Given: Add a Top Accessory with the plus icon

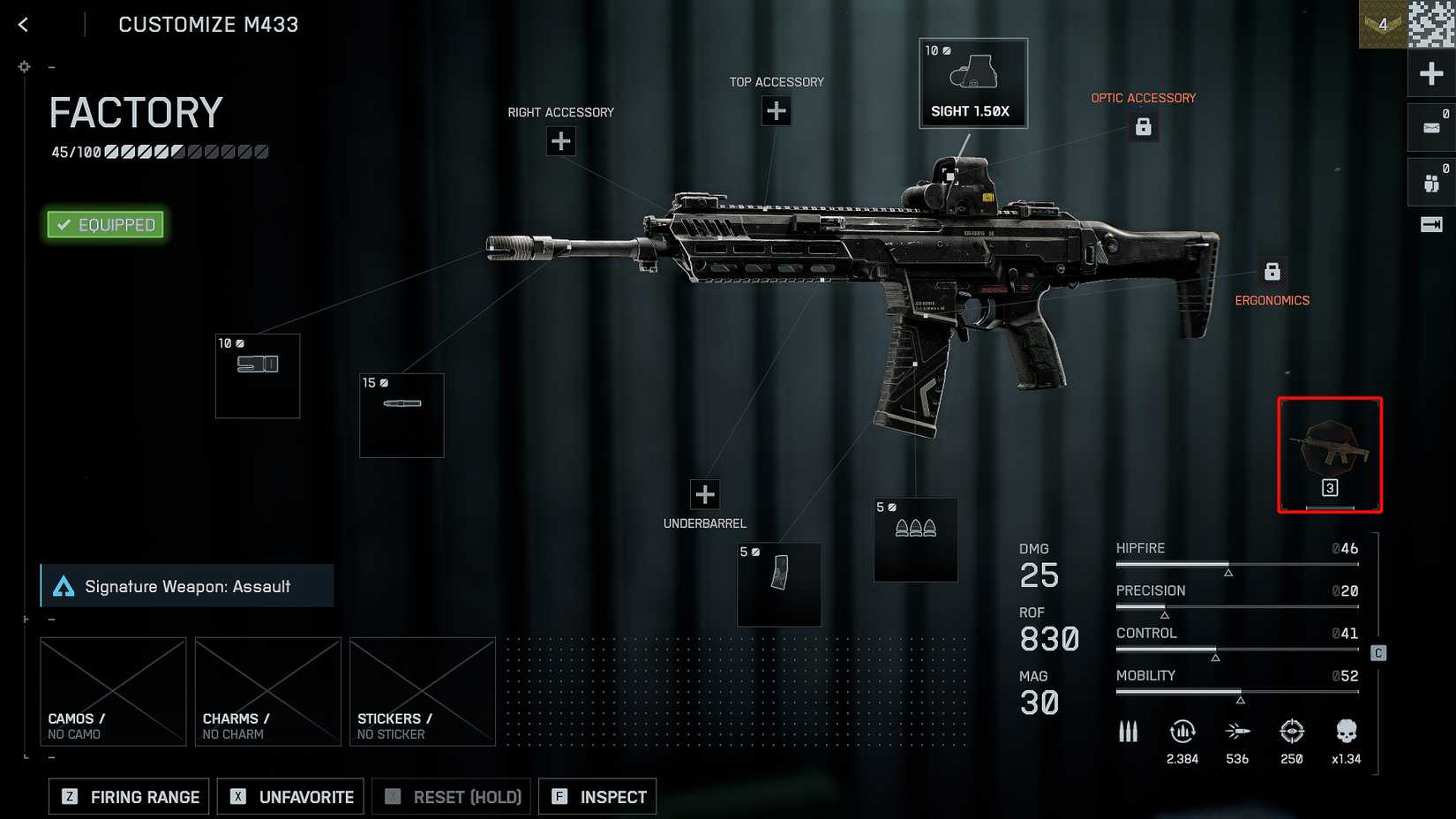Looking at the screenshot, I should coord(776,110).
